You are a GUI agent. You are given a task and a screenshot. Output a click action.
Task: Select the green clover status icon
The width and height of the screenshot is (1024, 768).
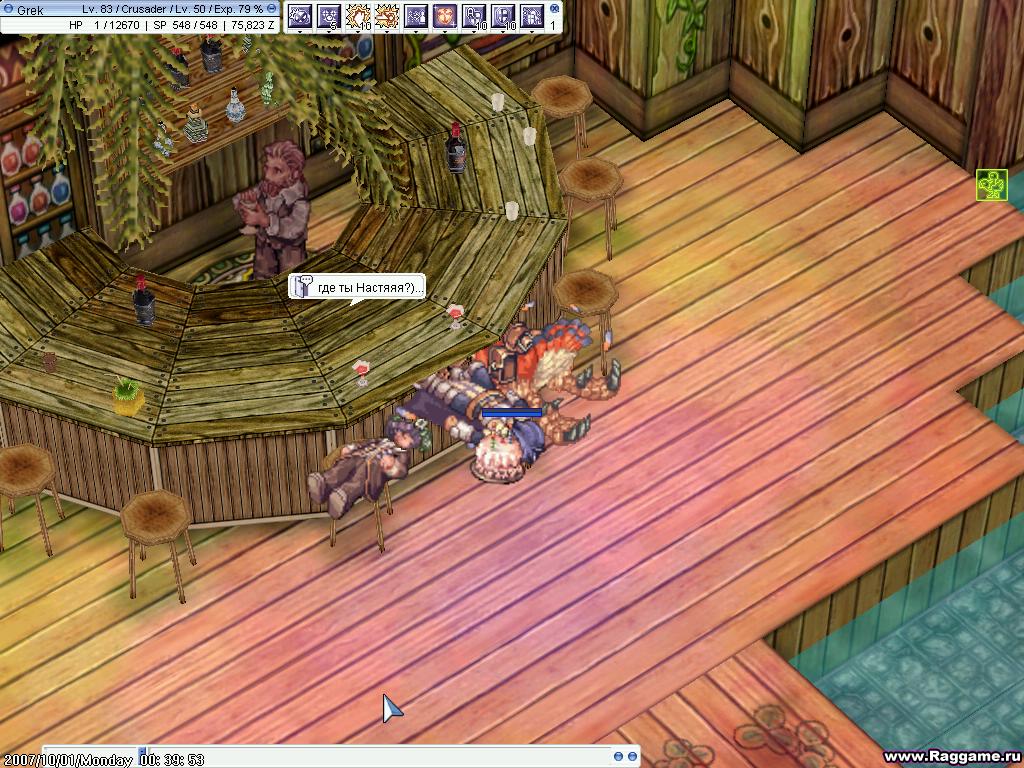990,185
